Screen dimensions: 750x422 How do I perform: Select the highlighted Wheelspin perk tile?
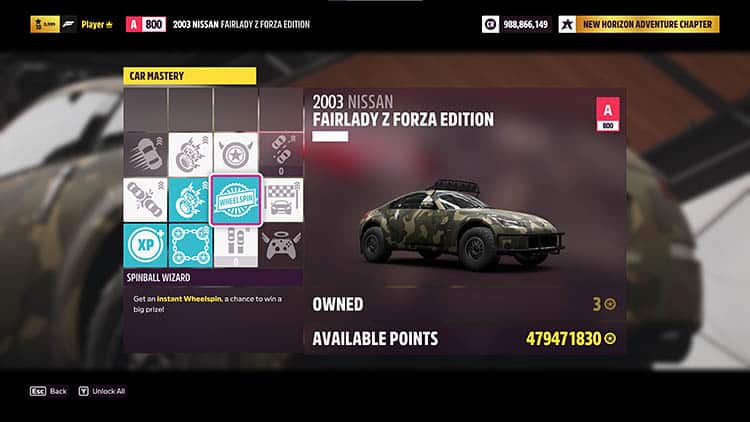(236, 200)
